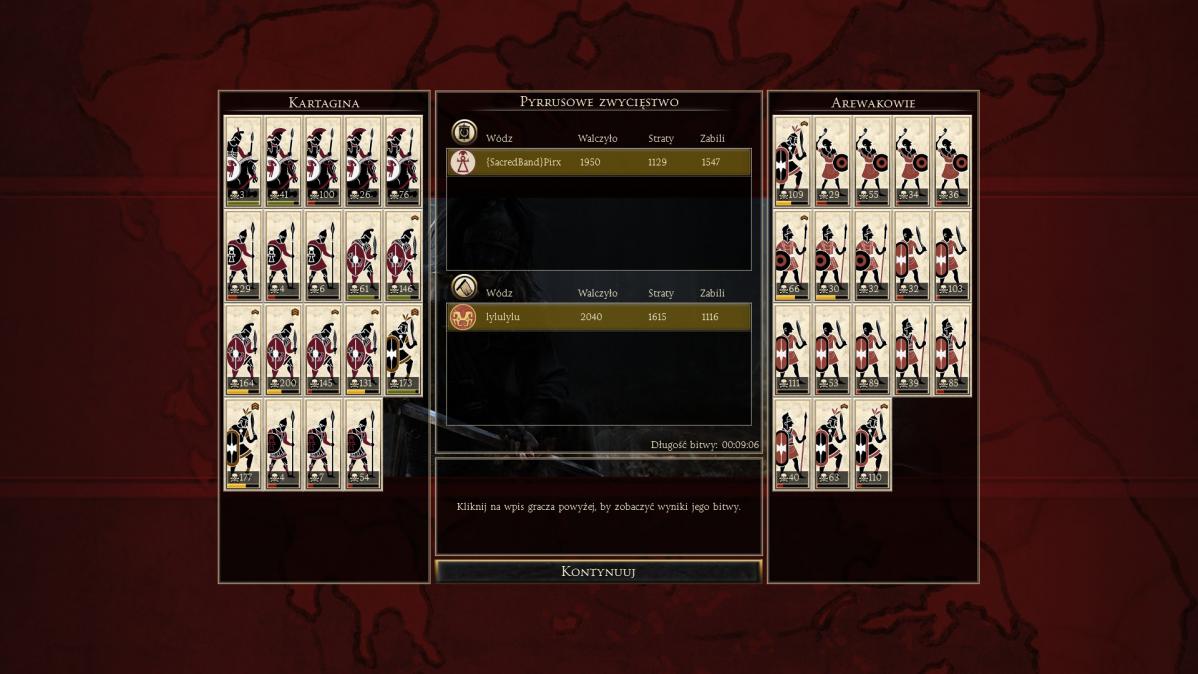Pick Kartagina cavalry card with 100 kills
Screen dimensions: 1198x674
pos(323,162)
